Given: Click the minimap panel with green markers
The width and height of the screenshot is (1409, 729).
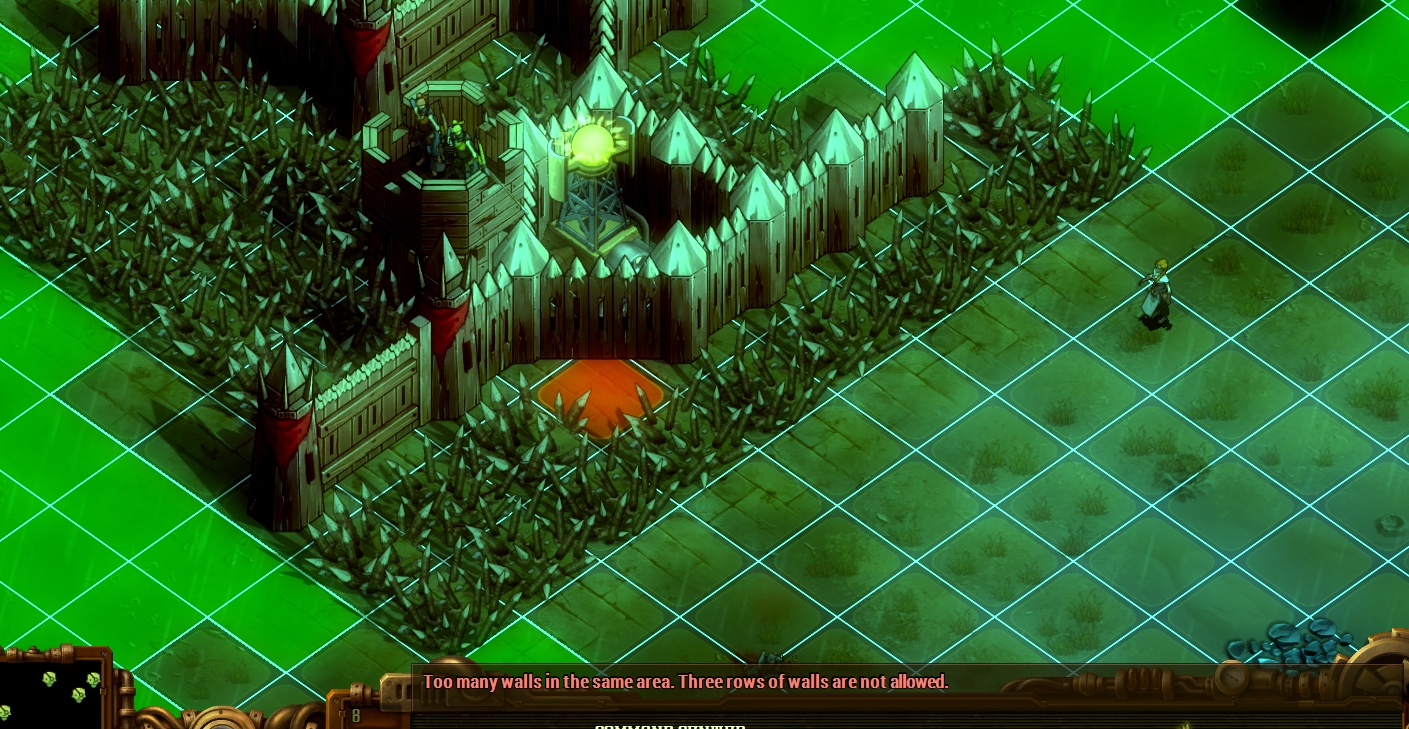Looking at the screenshot, I should (x=52, y=691).
